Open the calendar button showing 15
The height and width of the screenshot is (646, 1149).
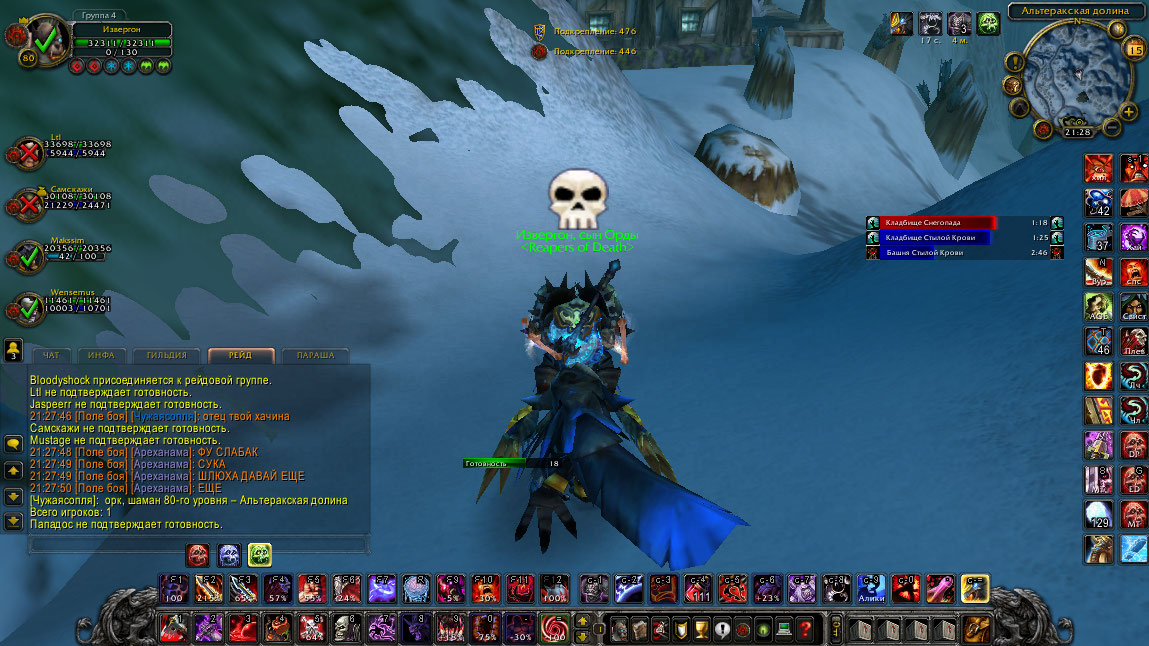1134,49
